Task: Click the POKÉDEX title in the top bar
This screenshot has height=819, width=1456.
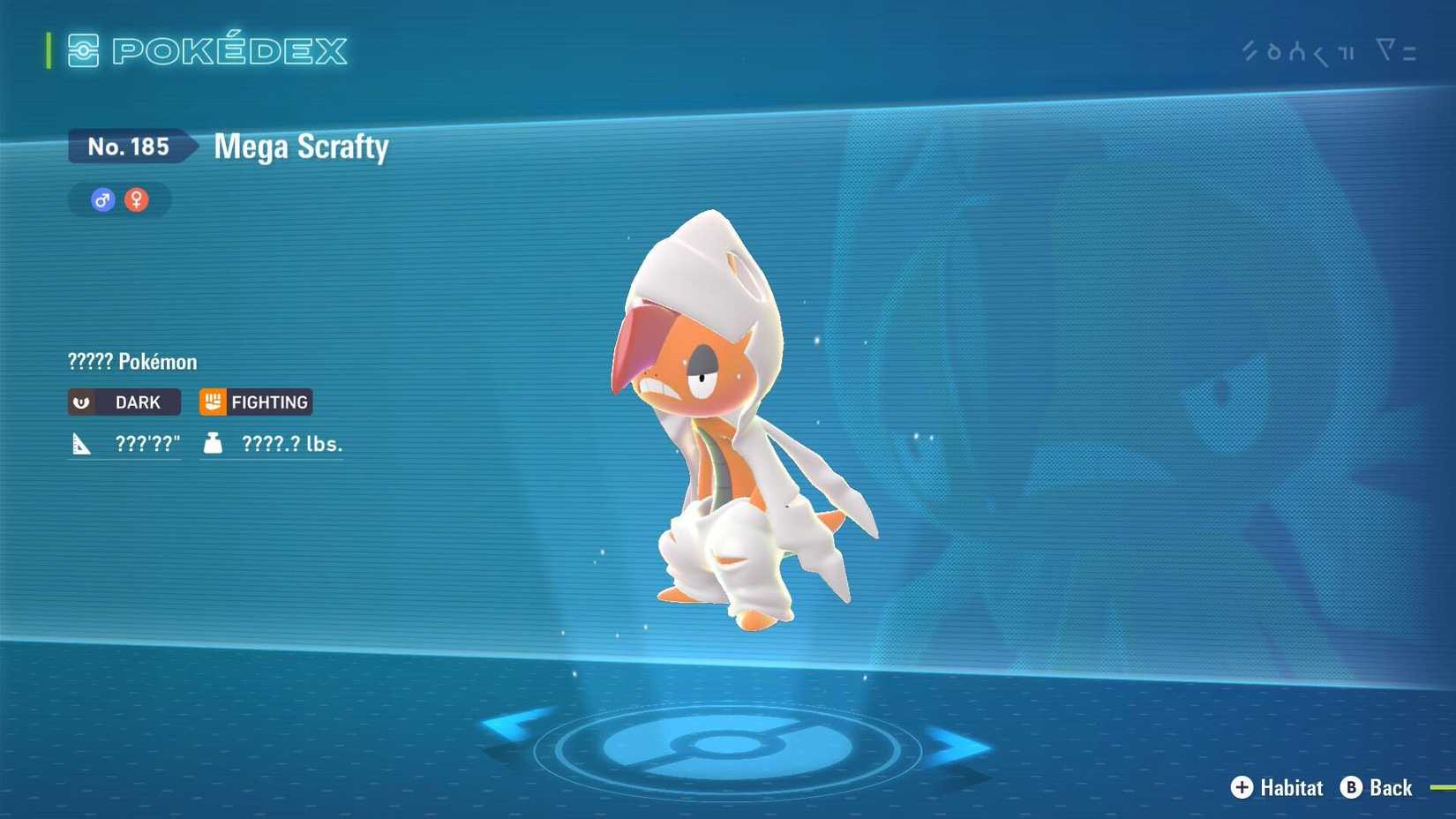Action: [x=228, y=51]
